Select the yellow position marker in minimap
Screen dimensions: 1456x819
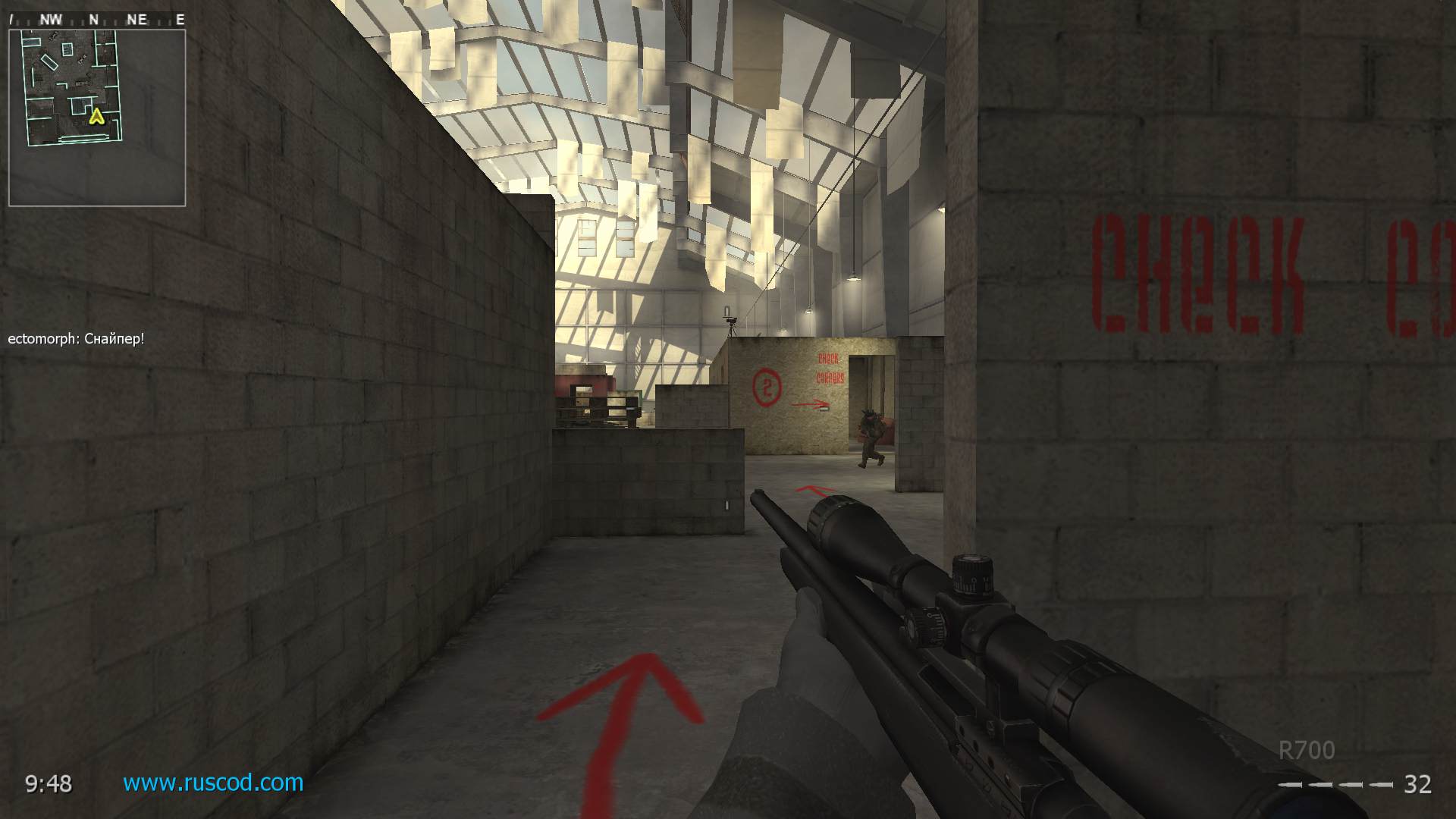(x=96, y=117)
